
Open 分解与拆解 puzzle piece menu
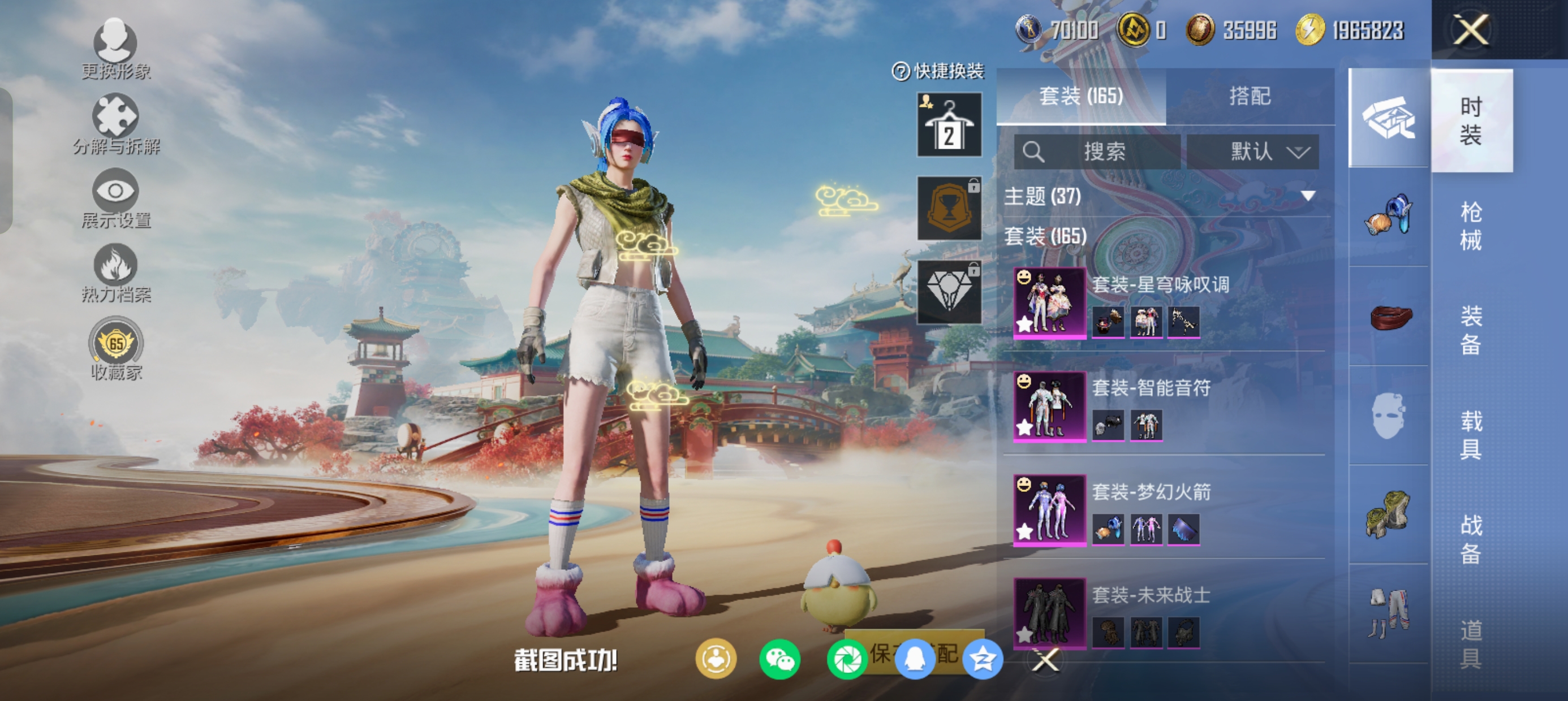[115, 124]
